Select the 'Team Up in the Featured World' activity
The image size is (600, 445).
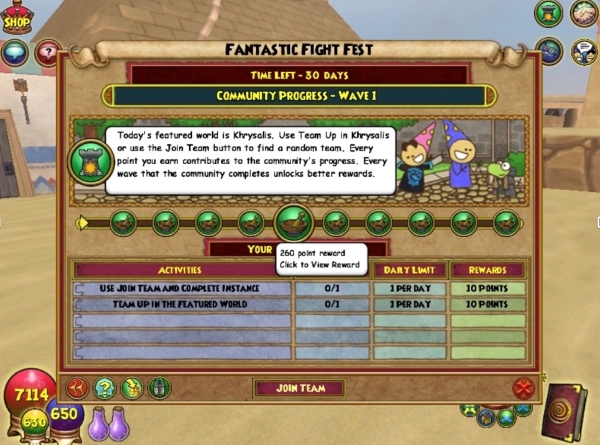183,303
